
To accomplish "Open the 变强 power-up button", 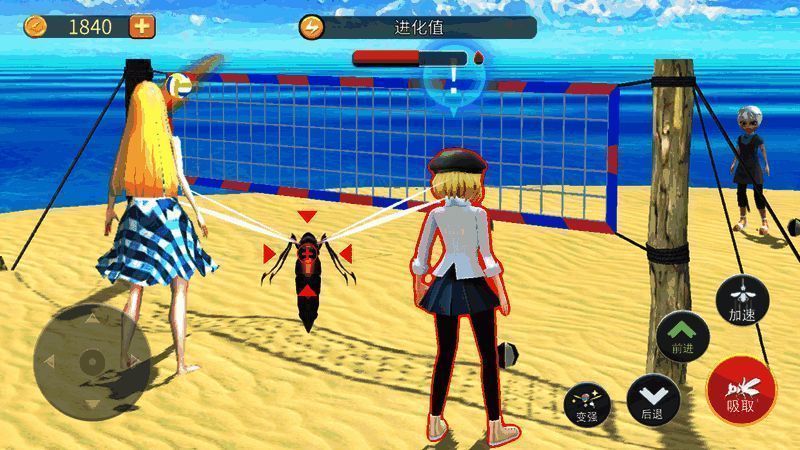I will click(x=586, y=403).
